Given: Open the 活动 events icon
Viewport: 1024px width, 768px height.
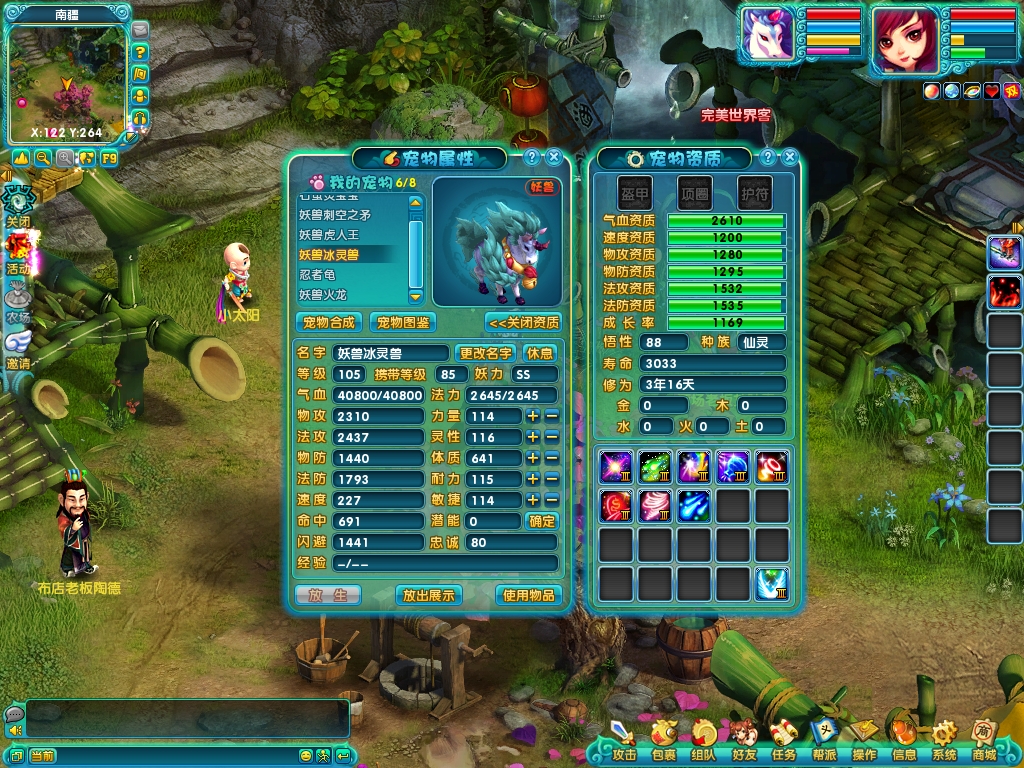Looking at the screenshot, I should (18, 252).
